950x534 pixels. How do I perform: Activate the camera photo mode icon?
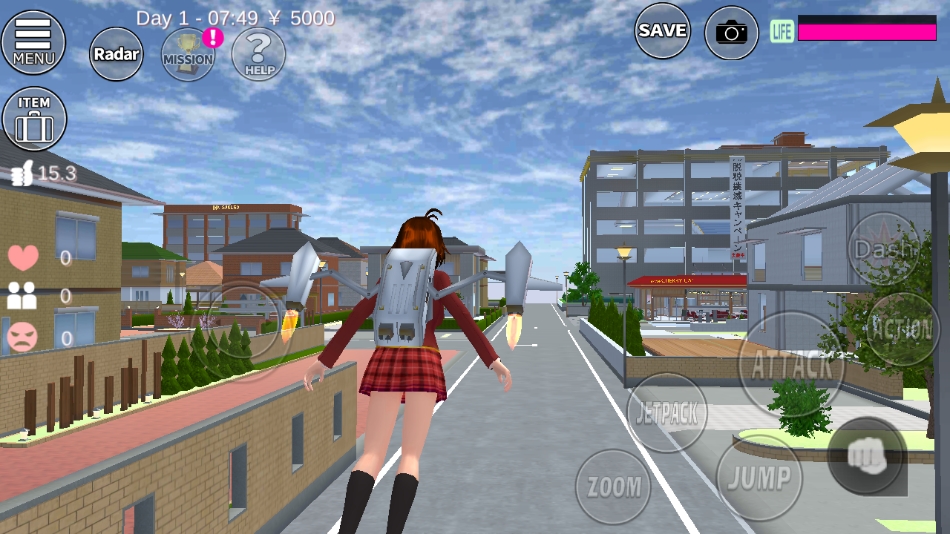click(731, 33)
